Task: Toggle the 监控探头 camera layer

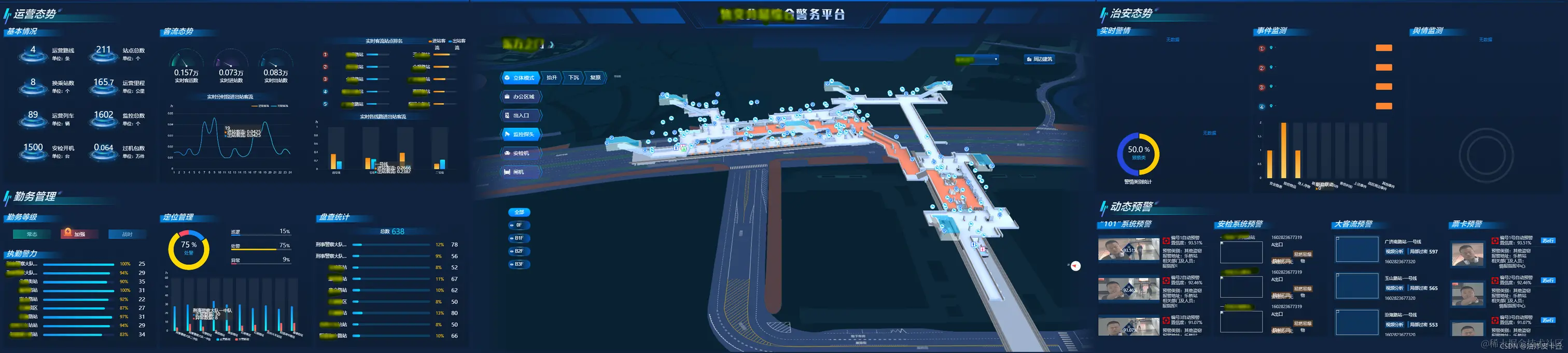Action: coord(520,134)
